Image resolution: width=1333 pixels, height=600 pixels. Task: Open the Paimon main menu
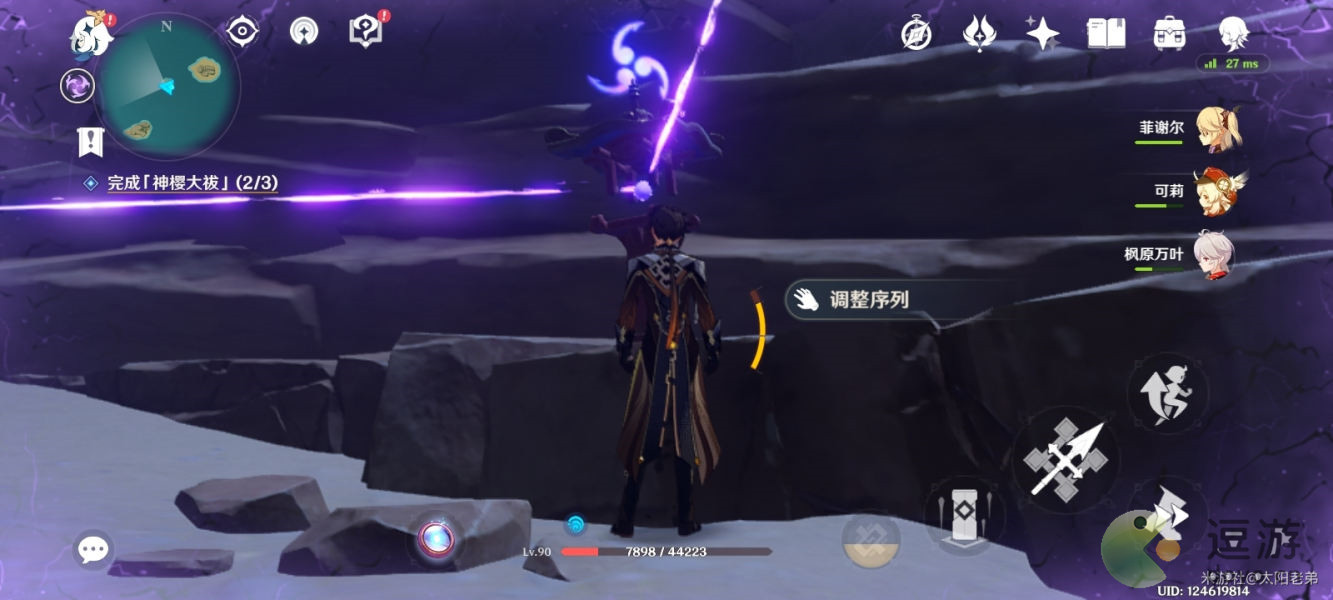(90, 35)
